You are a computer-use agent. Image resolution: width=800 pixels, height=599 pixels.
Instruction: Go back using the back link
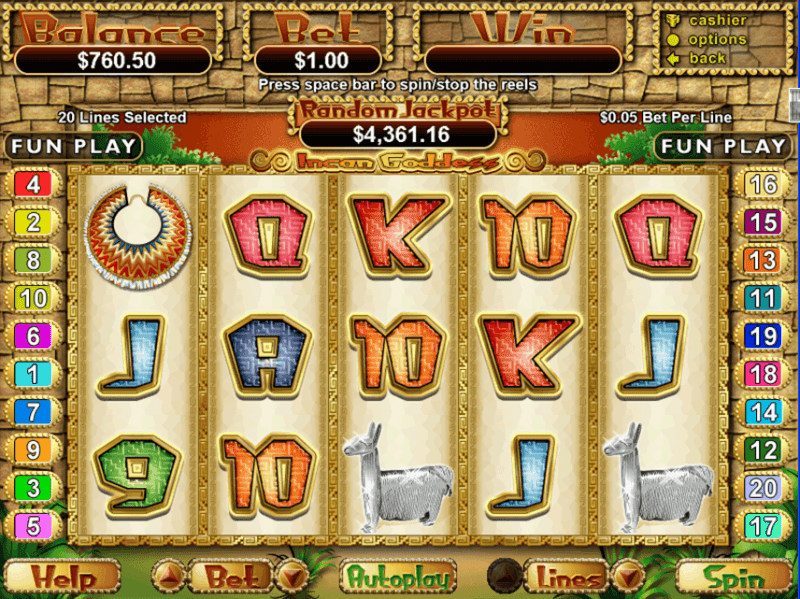[708, 58]
